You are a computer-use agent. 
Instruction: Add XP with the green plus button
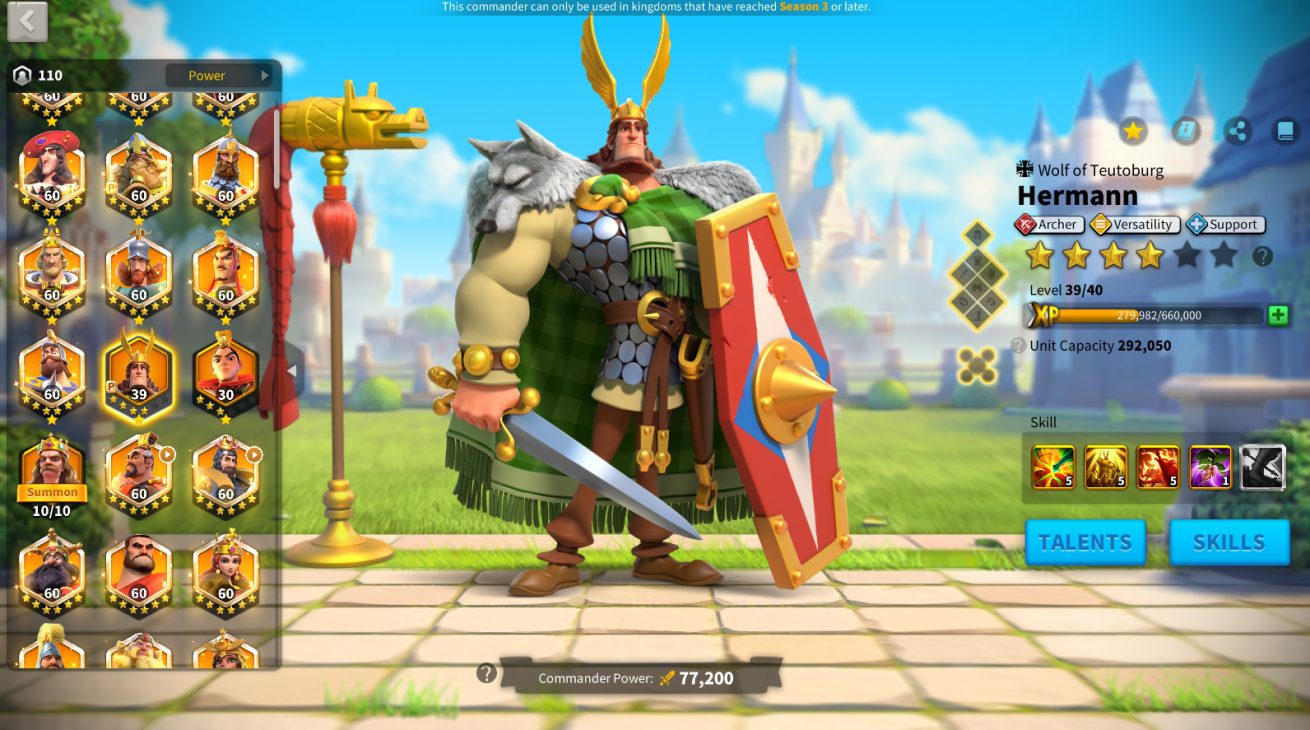pos(1278,315)
